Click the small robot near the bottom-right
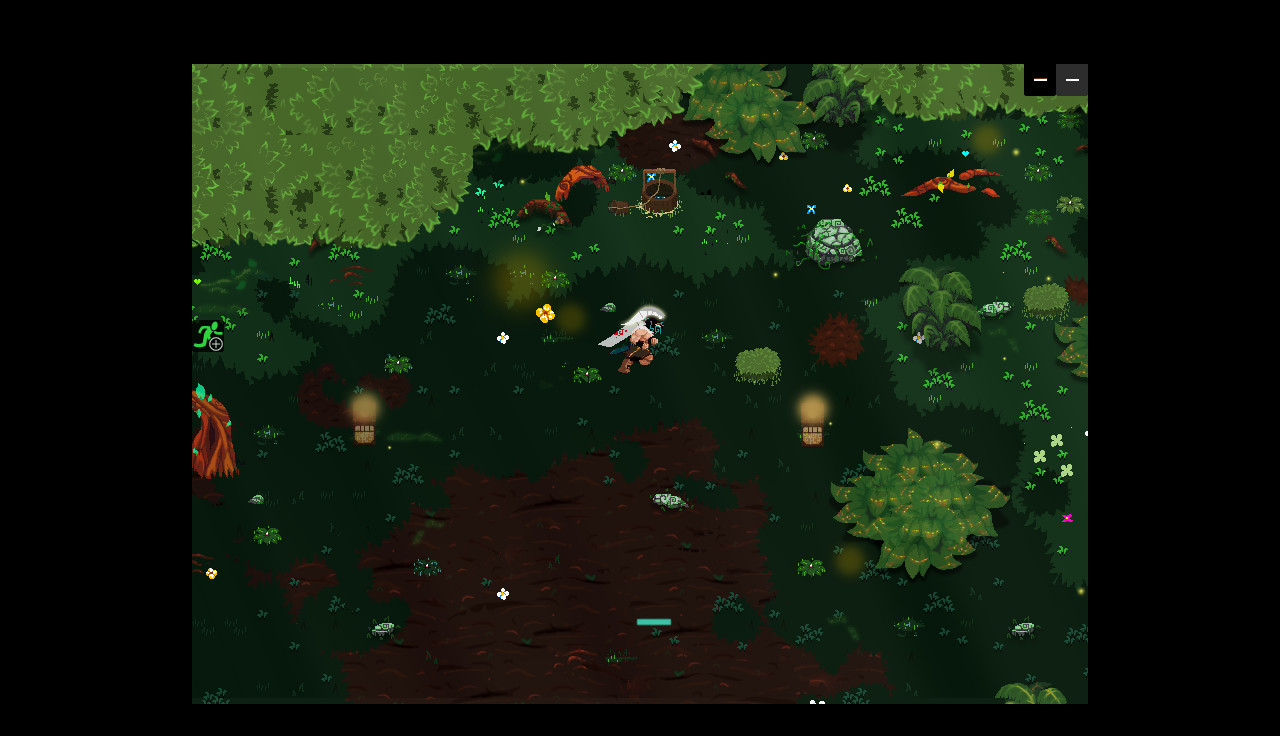Viewport: 1280px width, 736px height. tap(1024, 627)
